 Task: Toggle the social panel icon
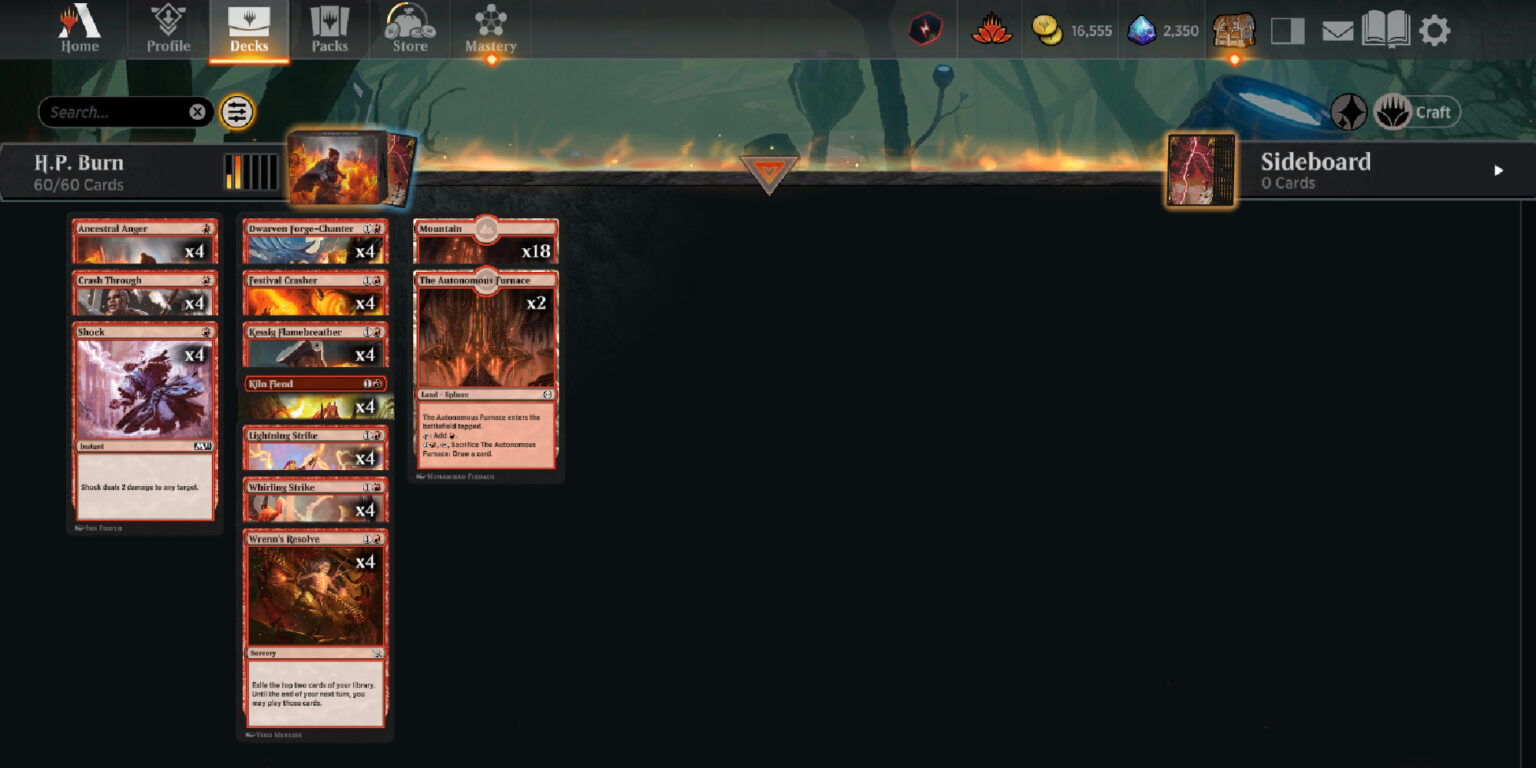(x=1288, y=30)
